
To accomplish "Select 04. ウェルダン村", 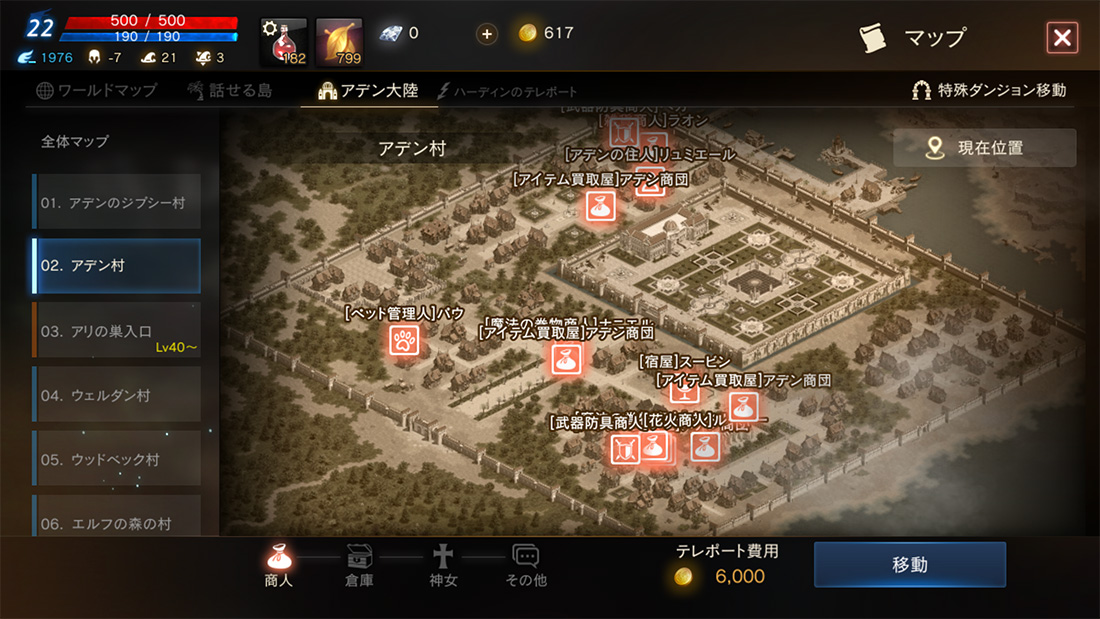I will pyautogui.click(x=116, y=395).
